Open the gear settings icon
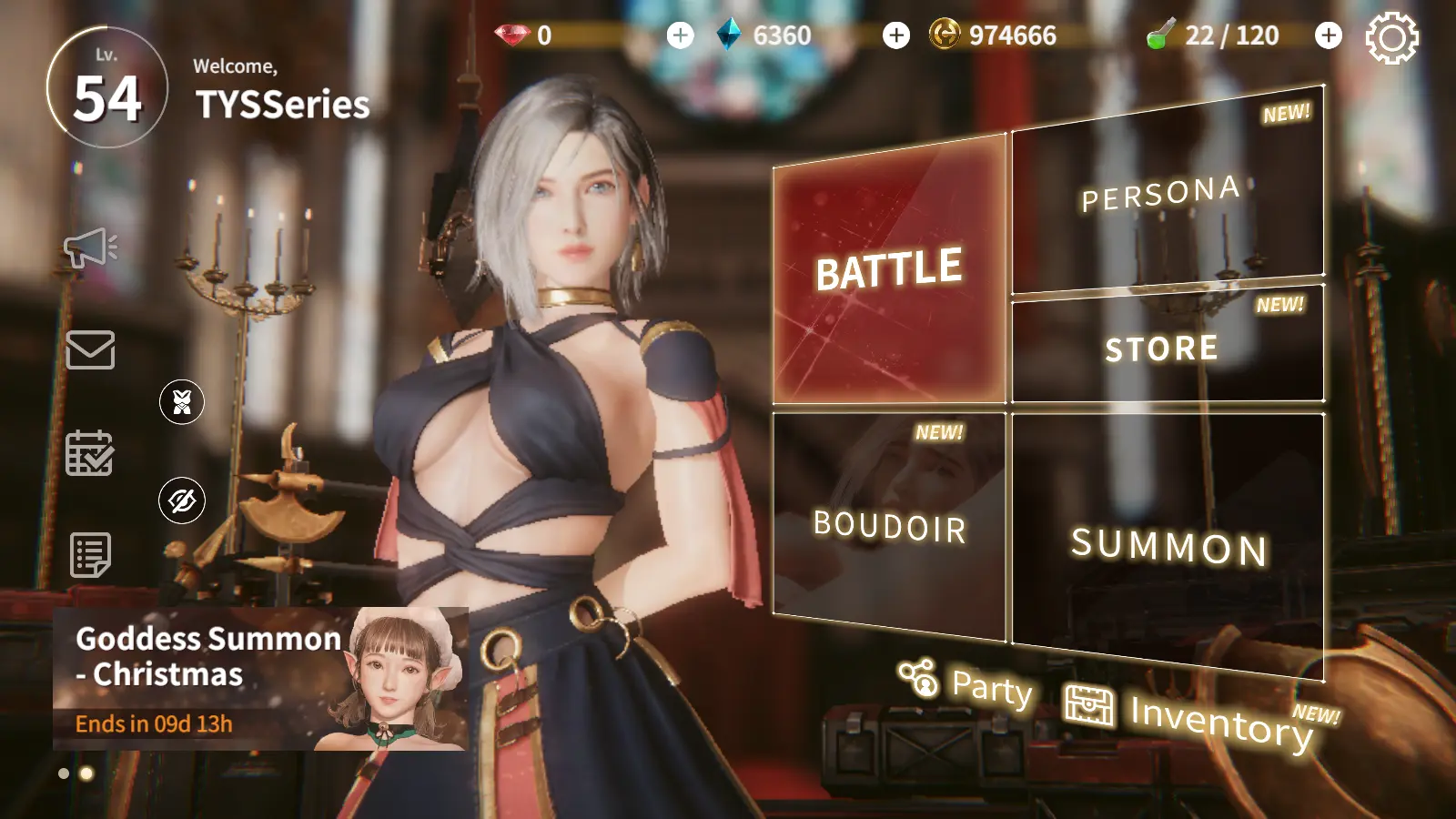The width and height of the screenshot is (1456, 819). (1391, 38)
